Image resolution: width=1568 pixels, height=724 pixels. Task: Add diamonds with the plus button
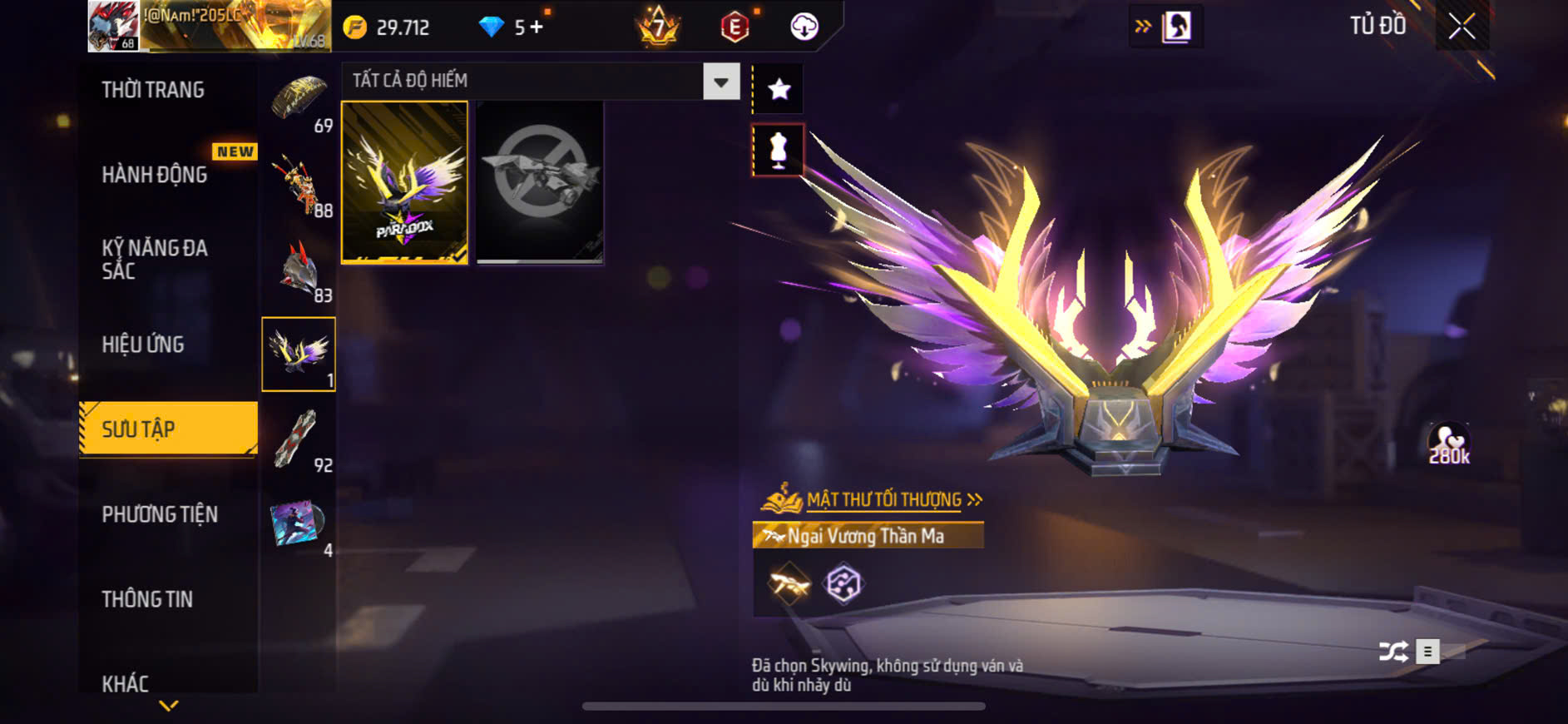[537, 27]
